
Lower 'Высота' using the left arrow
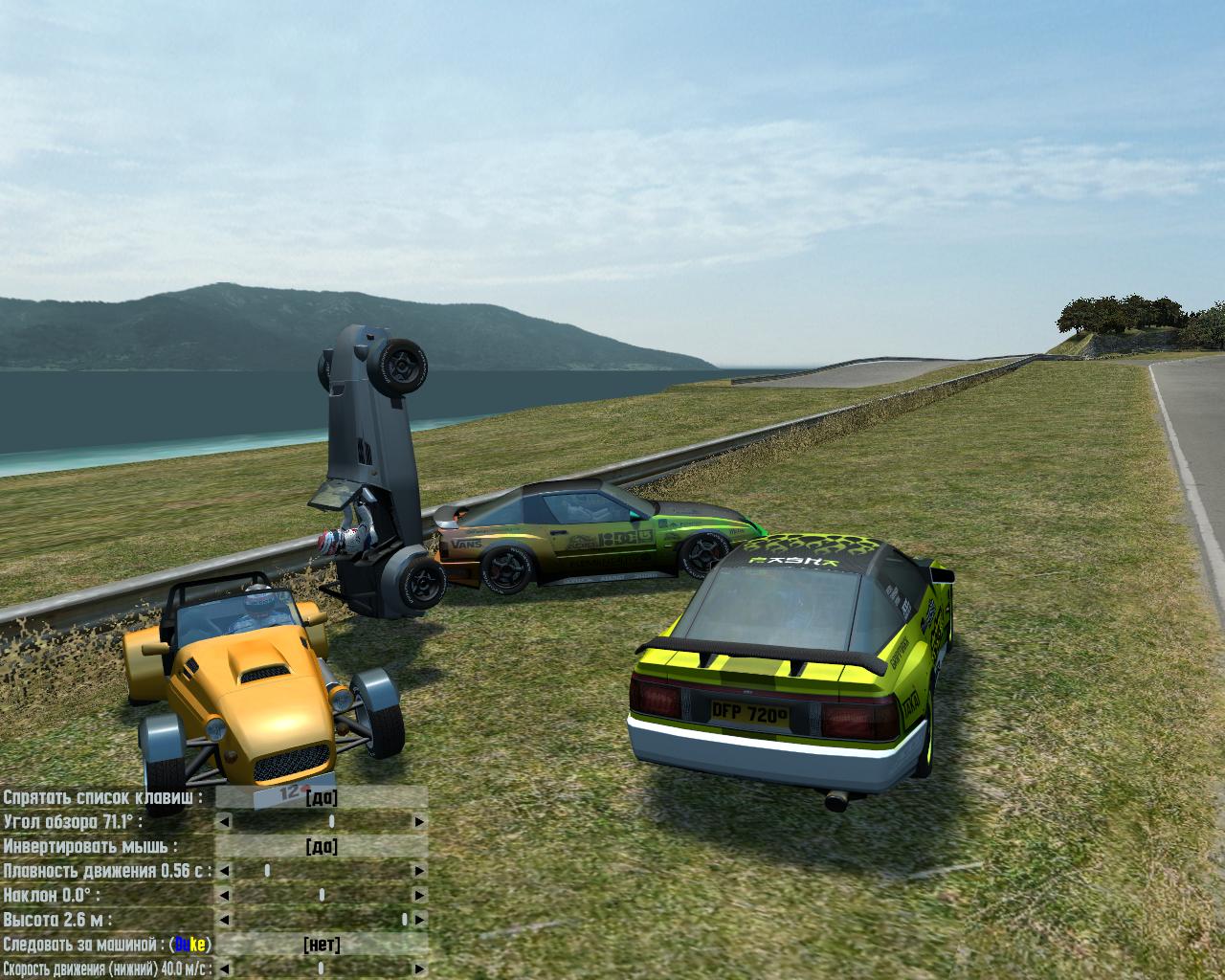[224, 920]
